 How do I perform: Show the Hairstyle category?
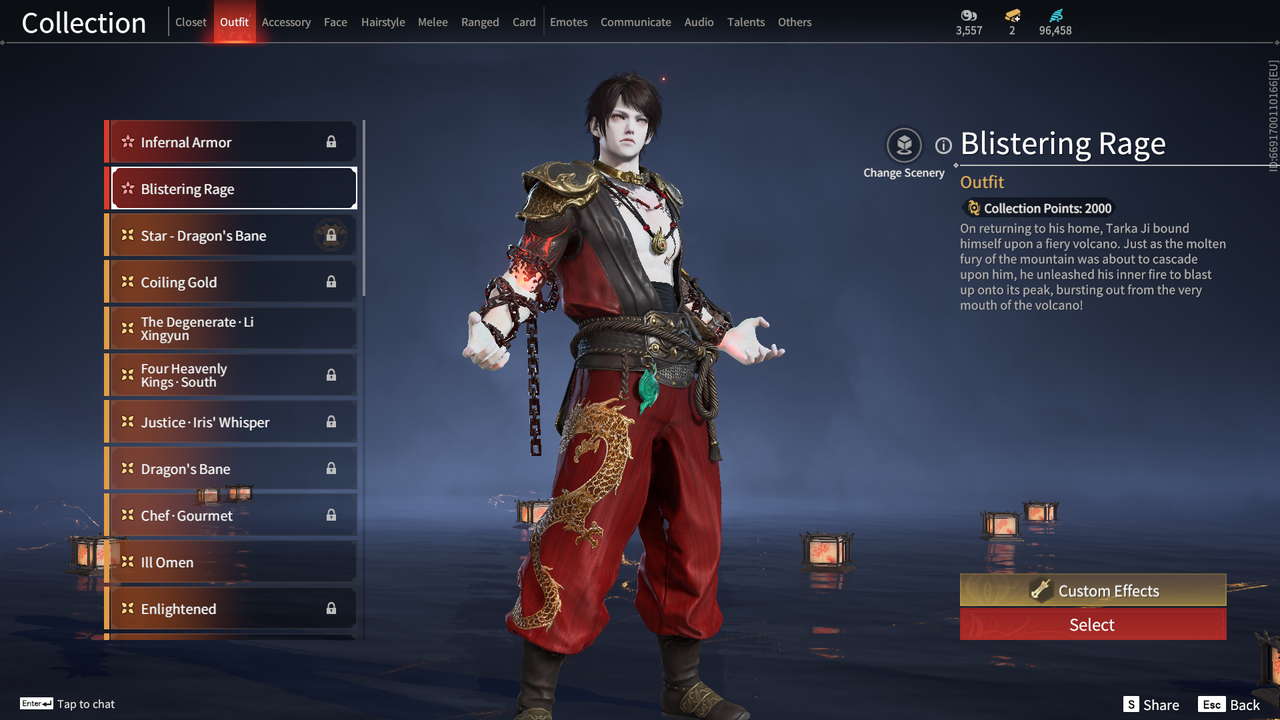pyautogui.click(x=383, y=22)
